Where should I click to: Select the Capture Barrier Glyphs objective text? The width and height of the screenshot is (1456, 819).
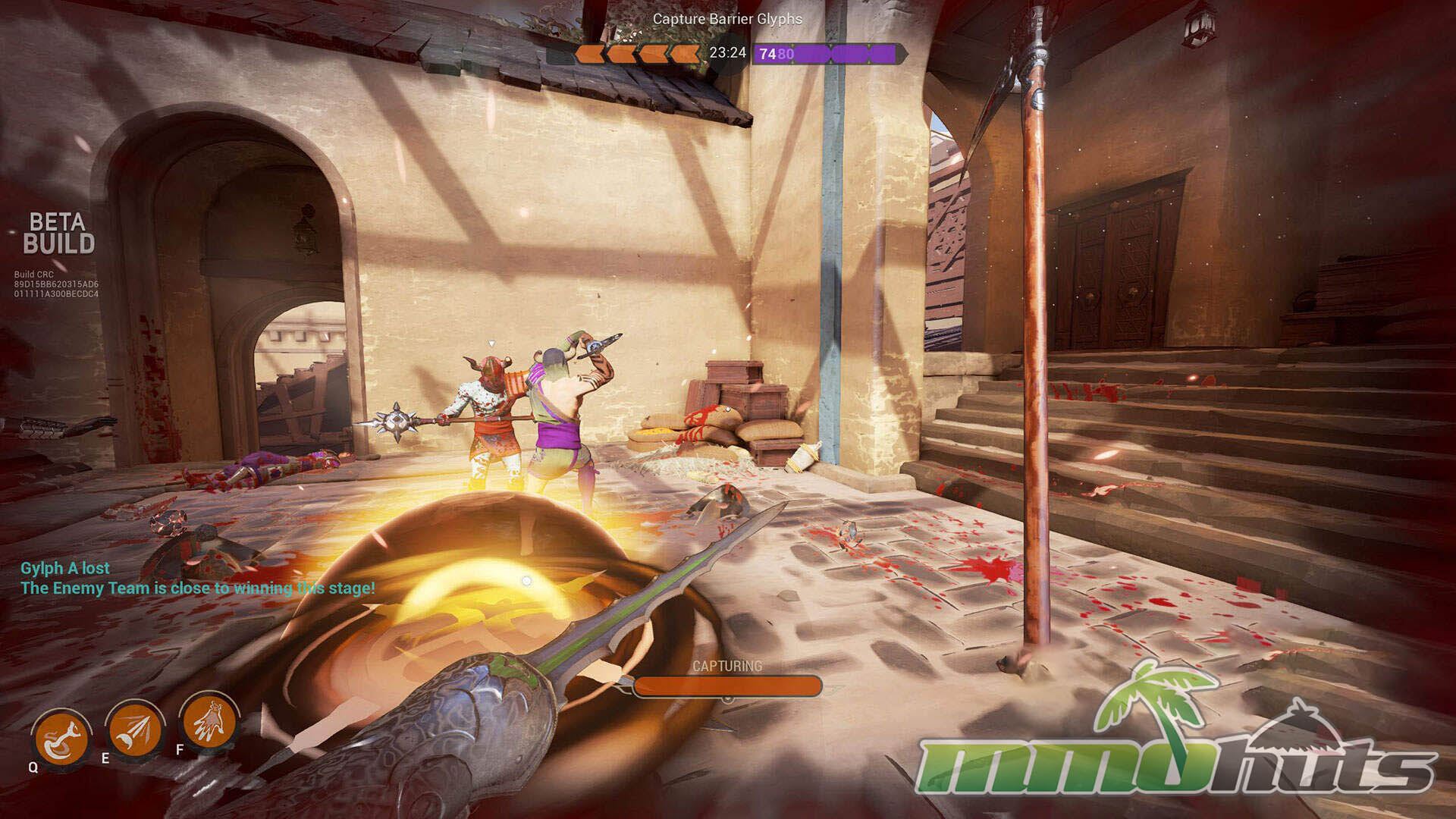(727, 19)
